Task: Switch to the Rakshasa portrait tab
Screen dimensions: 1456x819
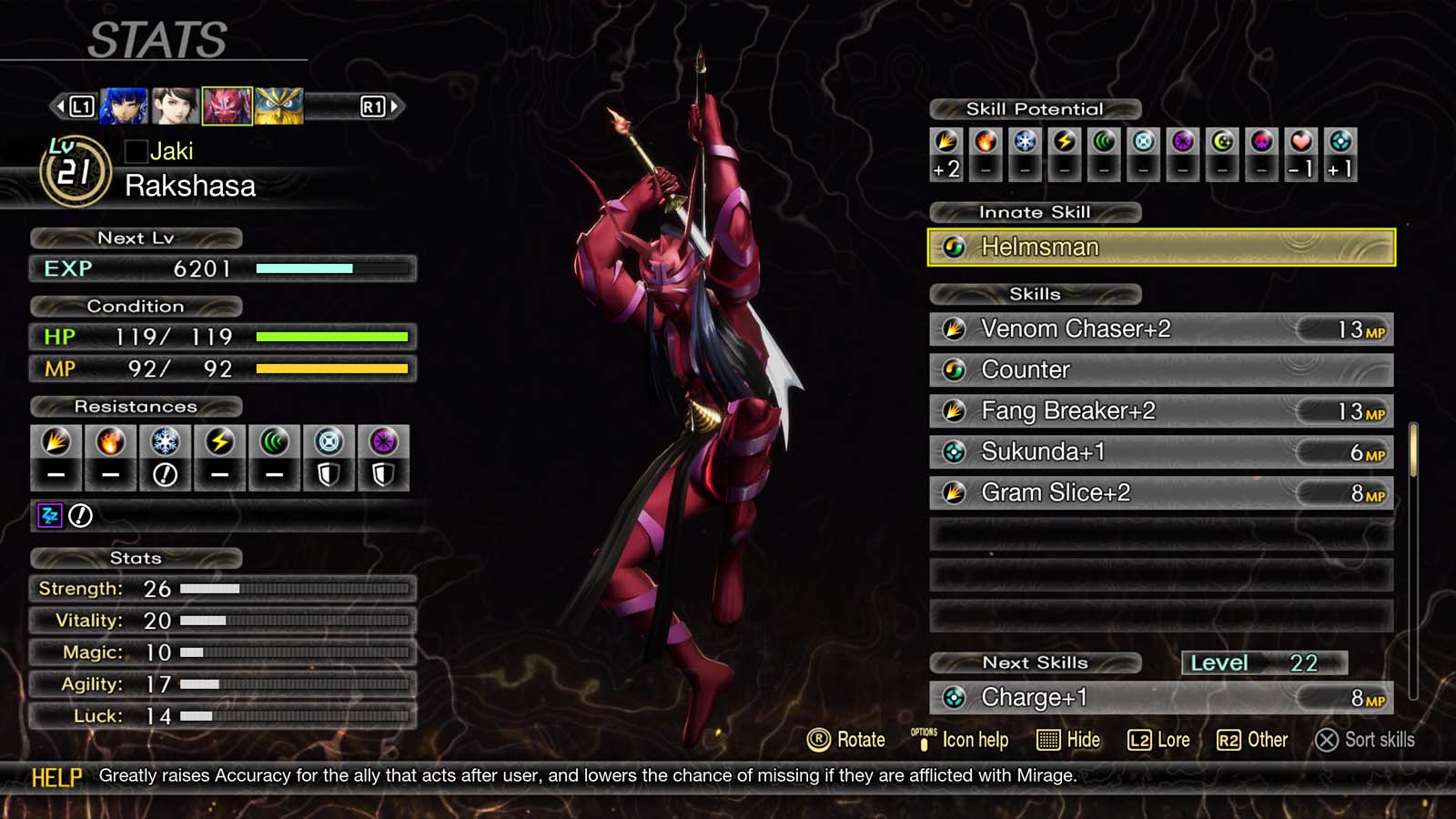Action: [227, 105]
